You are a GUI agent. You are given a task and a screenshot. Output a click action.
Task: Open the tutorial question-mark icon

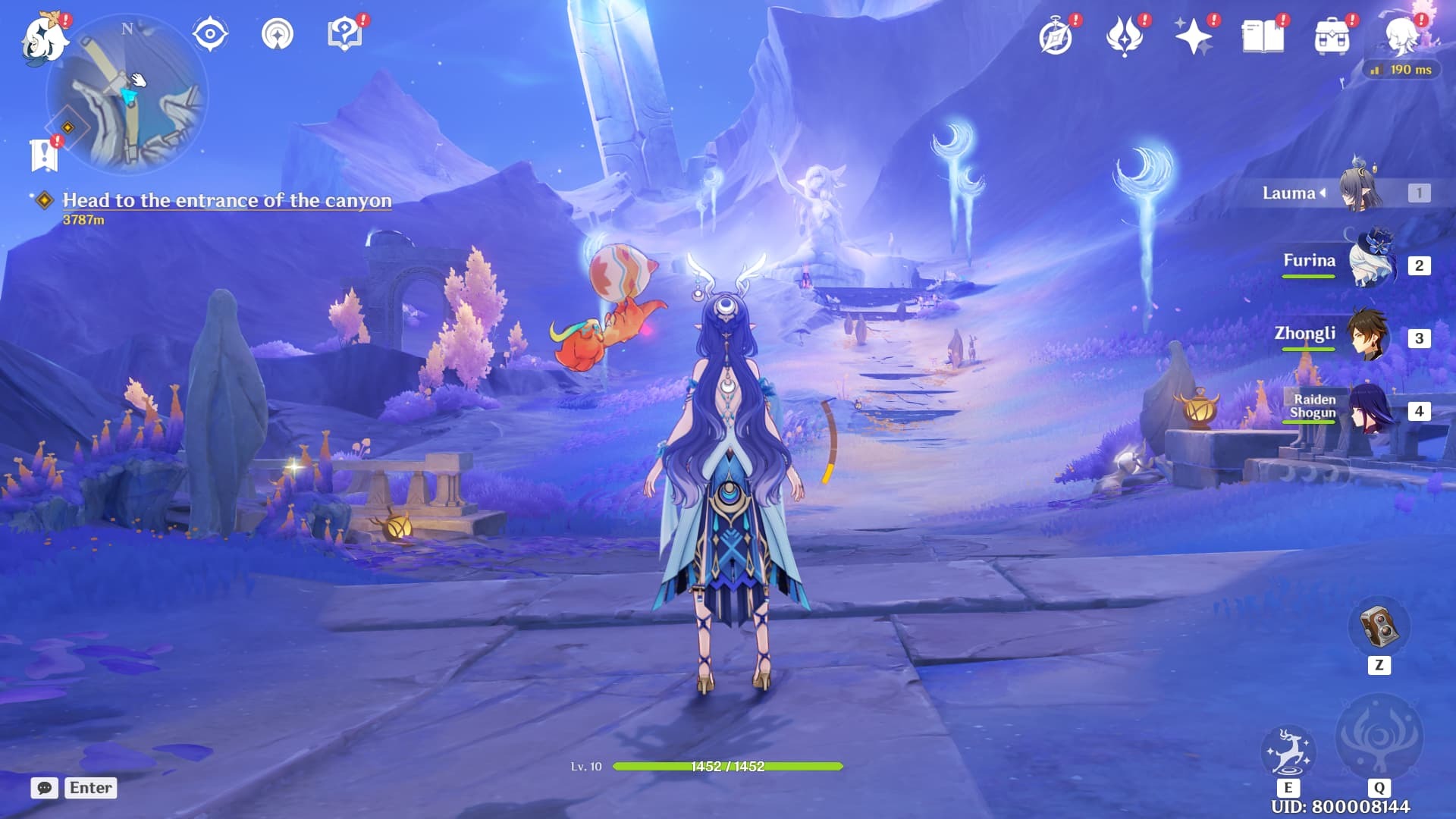point(344,34)
